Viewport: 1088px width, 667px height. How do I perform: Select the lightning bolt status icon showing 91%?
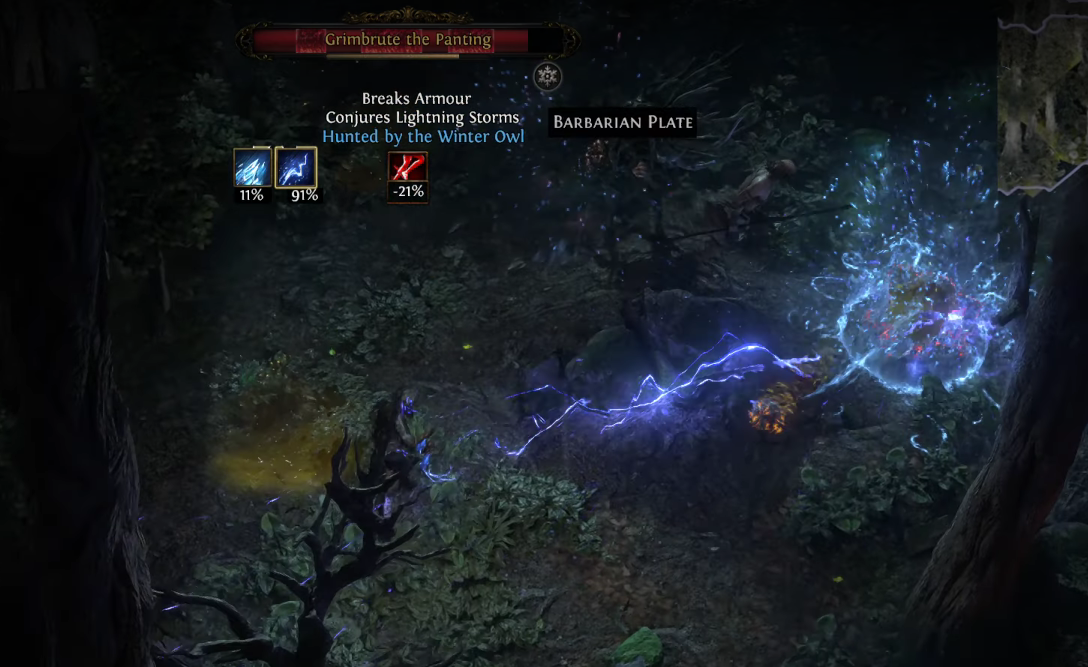(x=296, y=168)
